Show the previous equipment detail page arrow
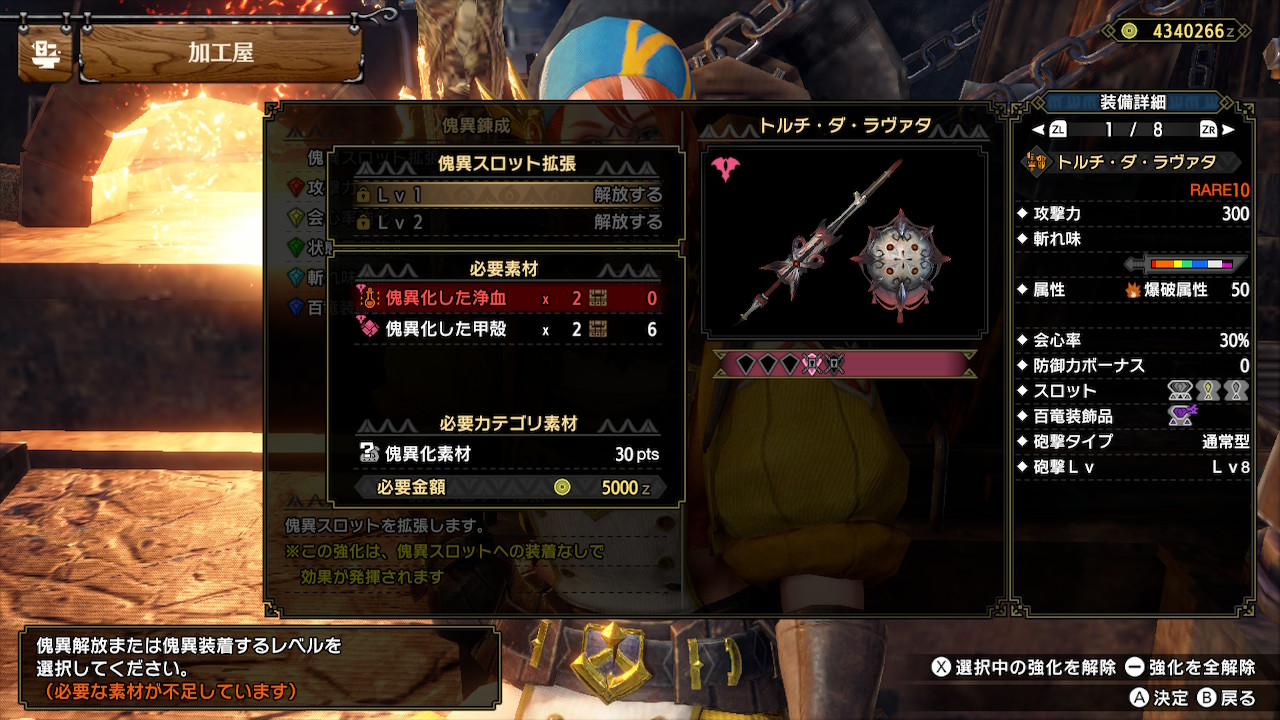The height and width of the screenshot is (720, 1280). [x=1038, y=129]
